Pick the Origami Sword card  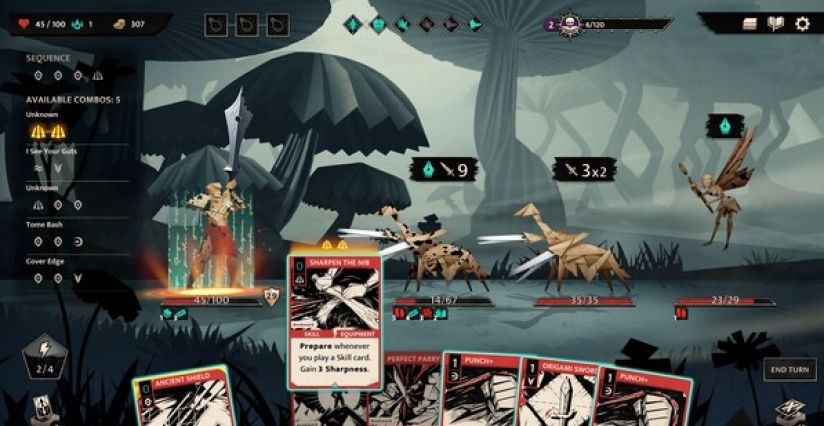(554, 402)
